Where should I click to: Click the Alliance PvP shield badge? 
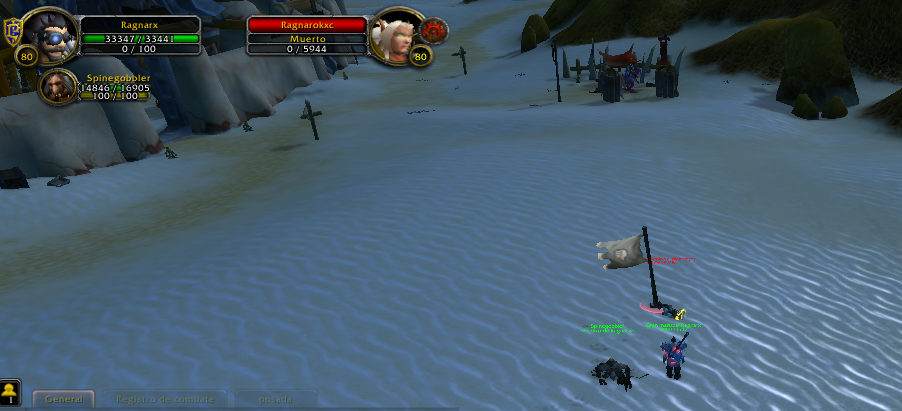11,27
